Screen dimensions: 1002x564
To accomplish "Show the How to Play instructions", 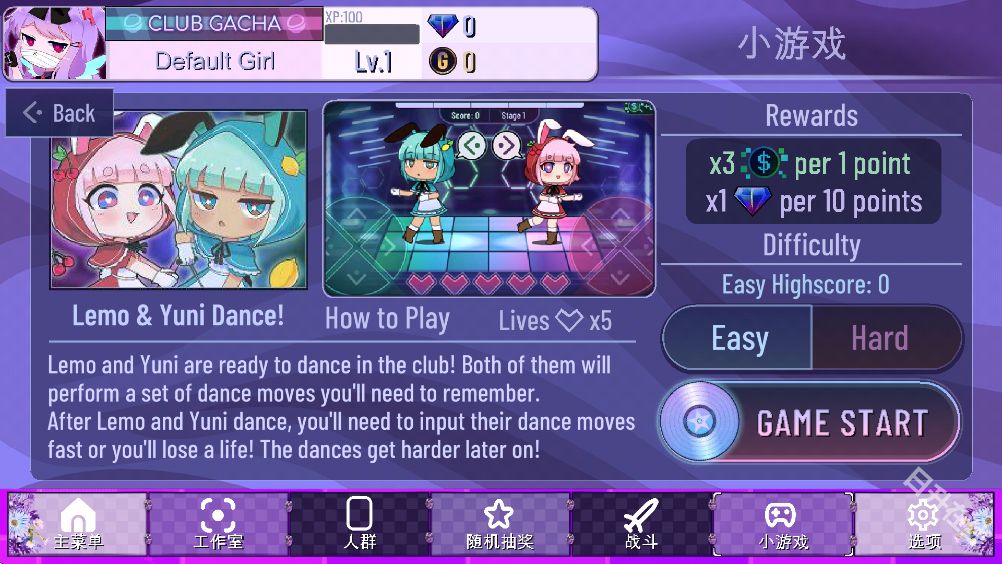I will 387,319.
